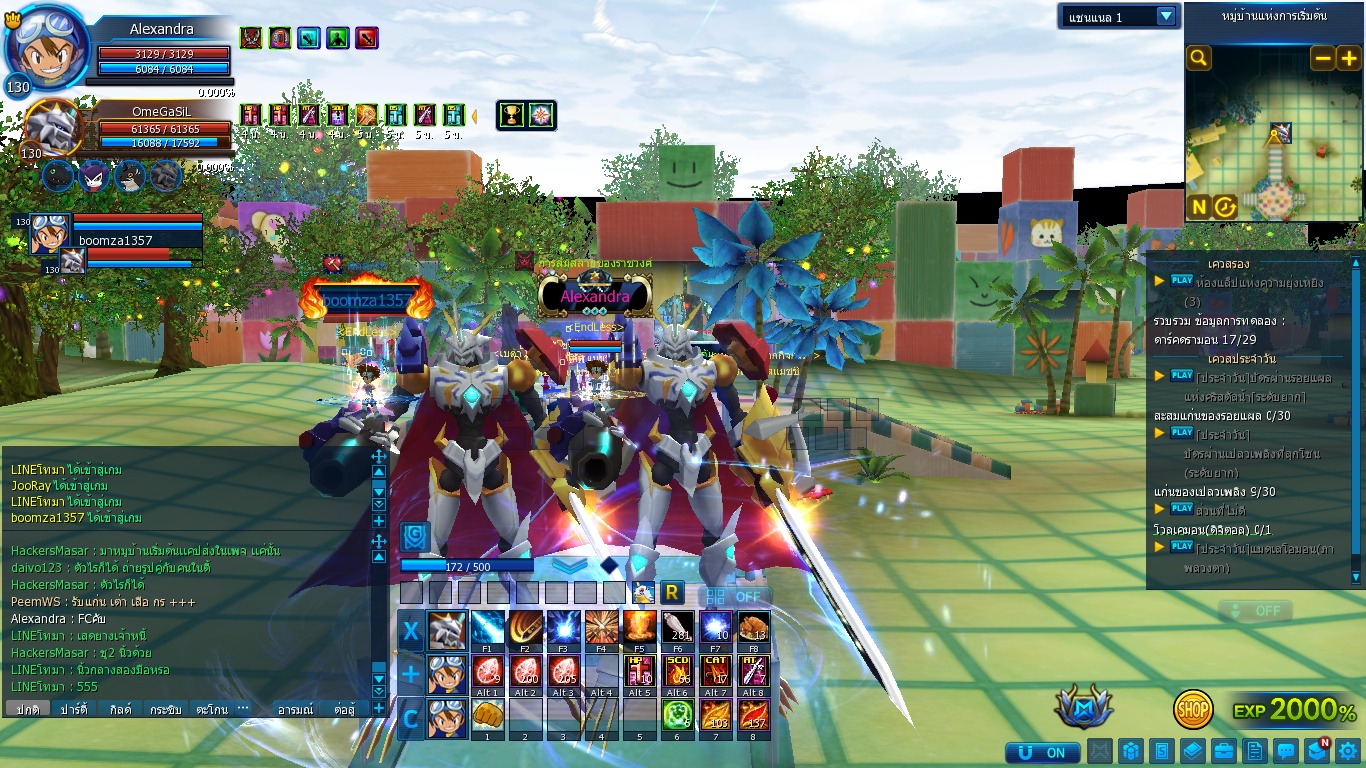Viewport: 1366px width, 768px height.
Task: Zoom out the minimap with minus button
Action: pos(1322,58)
